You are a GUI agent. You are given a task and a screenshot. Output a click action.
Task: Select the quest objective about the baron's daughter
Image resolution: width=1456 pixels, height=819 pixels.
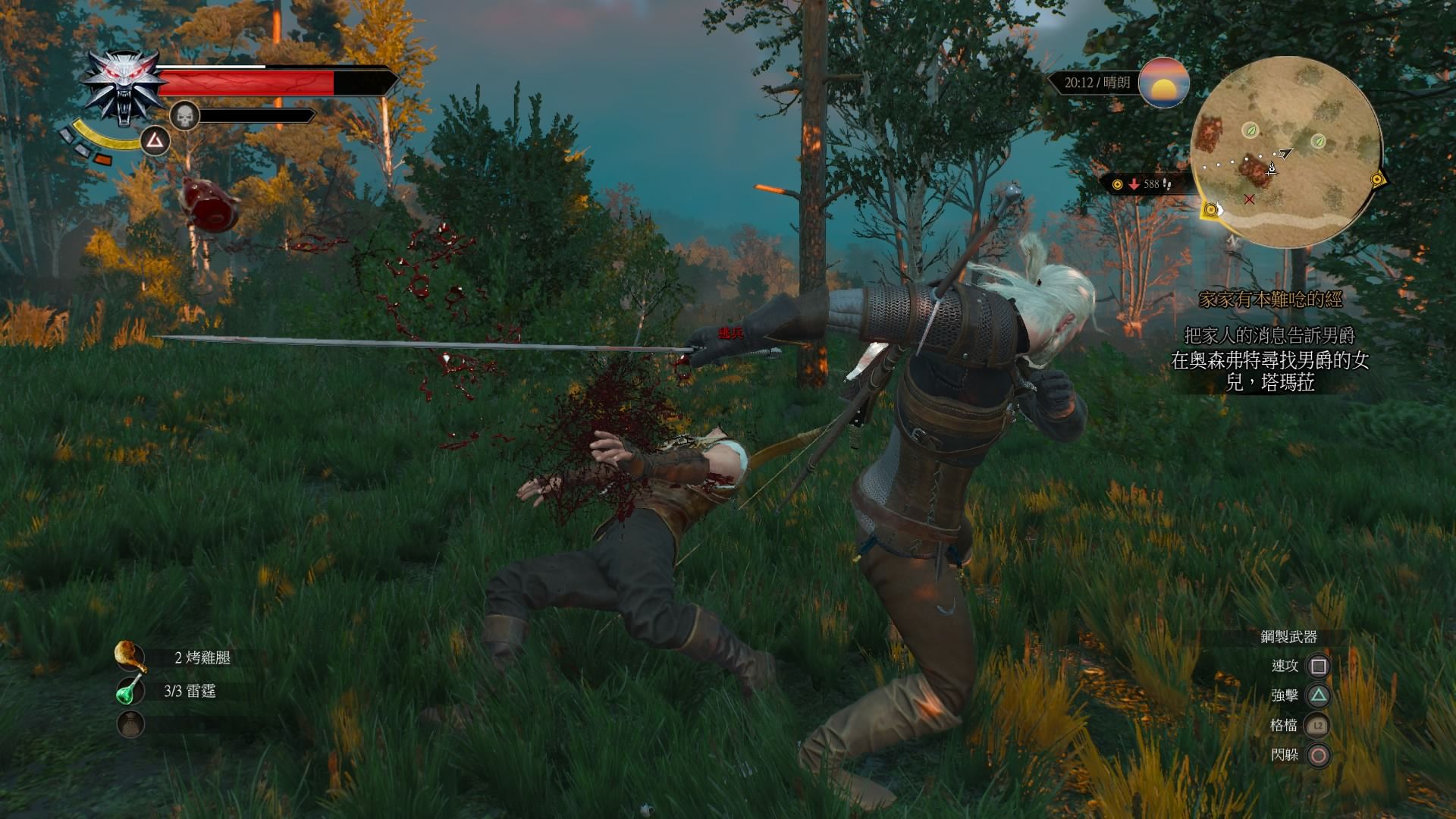tap(1269, 371)
